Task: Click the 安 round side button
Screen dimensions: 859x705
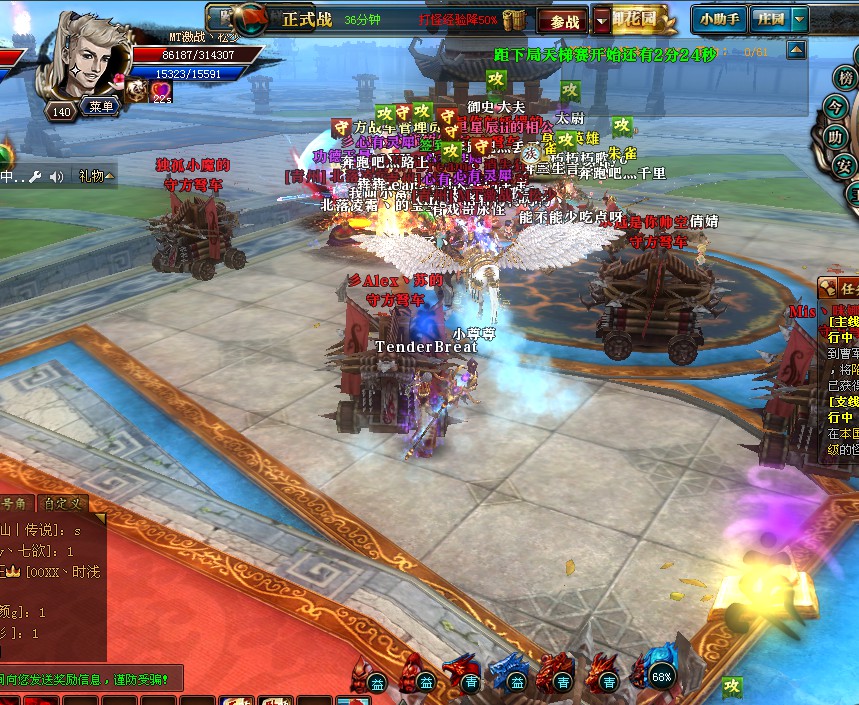Action: (845, 165)
